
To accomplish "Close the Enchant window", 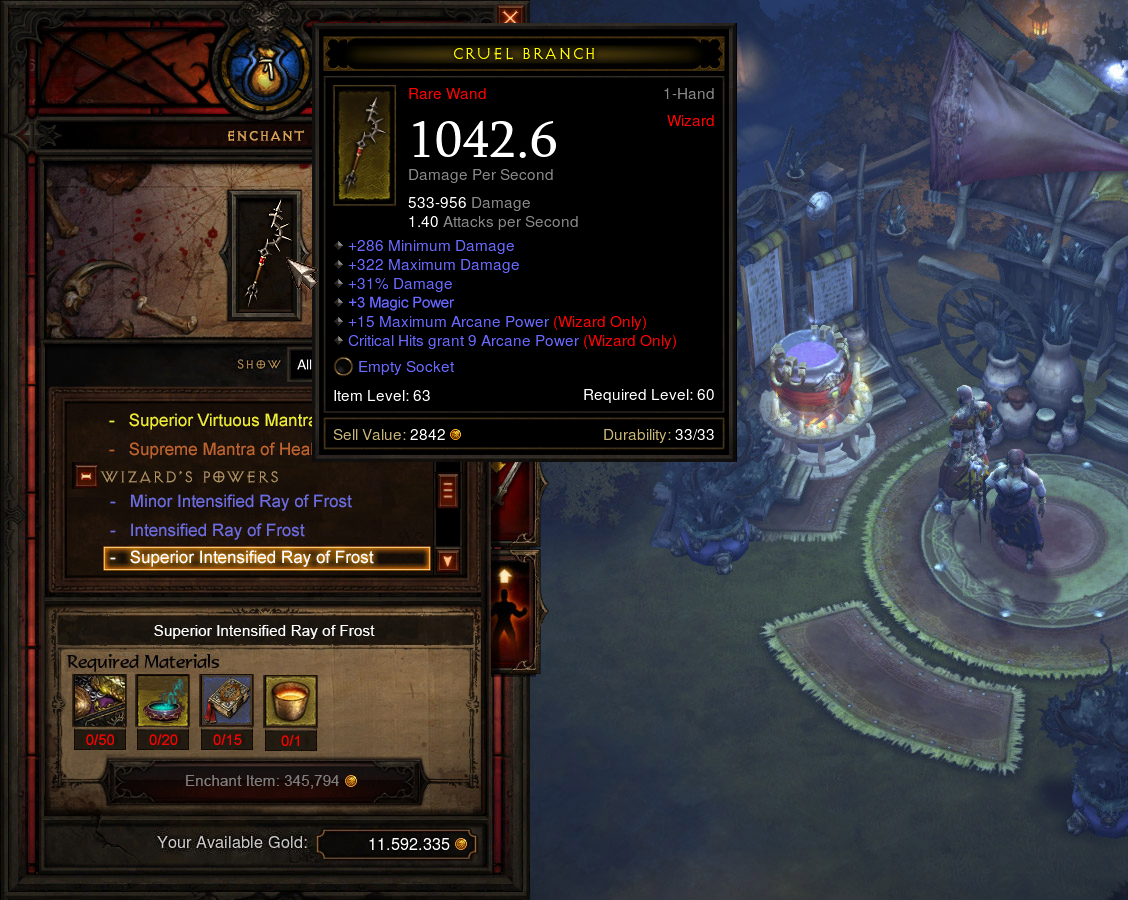I will (x=510, y=17).
